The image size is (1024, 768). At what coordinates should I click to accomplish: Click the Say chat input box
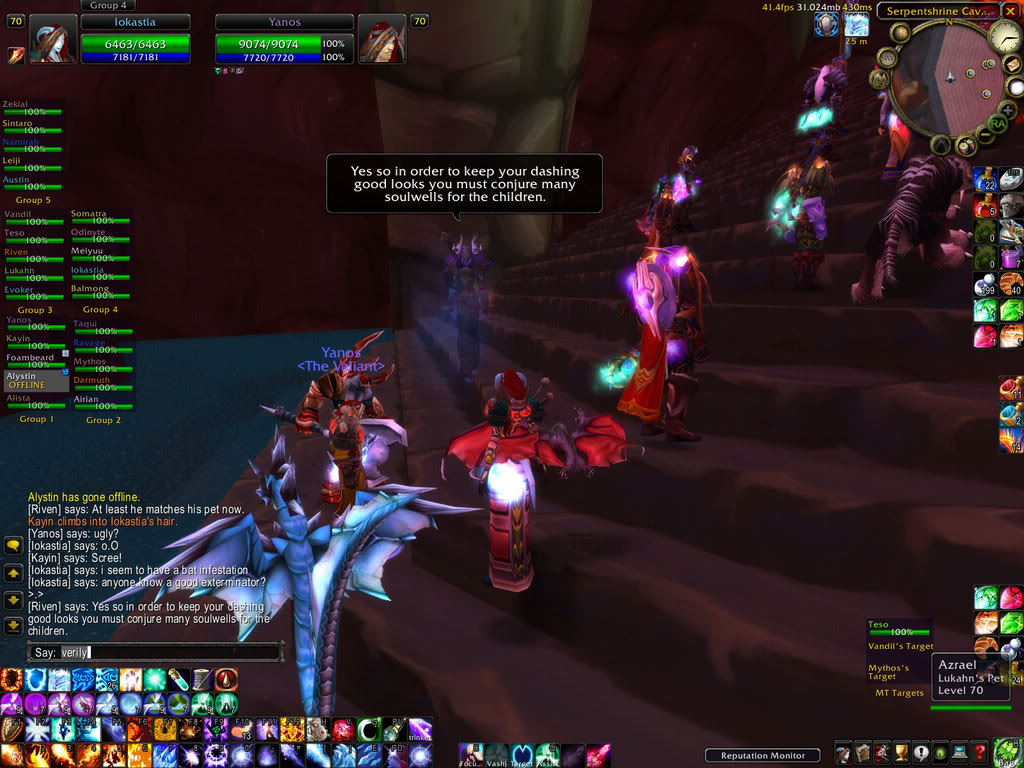point(170,653)
